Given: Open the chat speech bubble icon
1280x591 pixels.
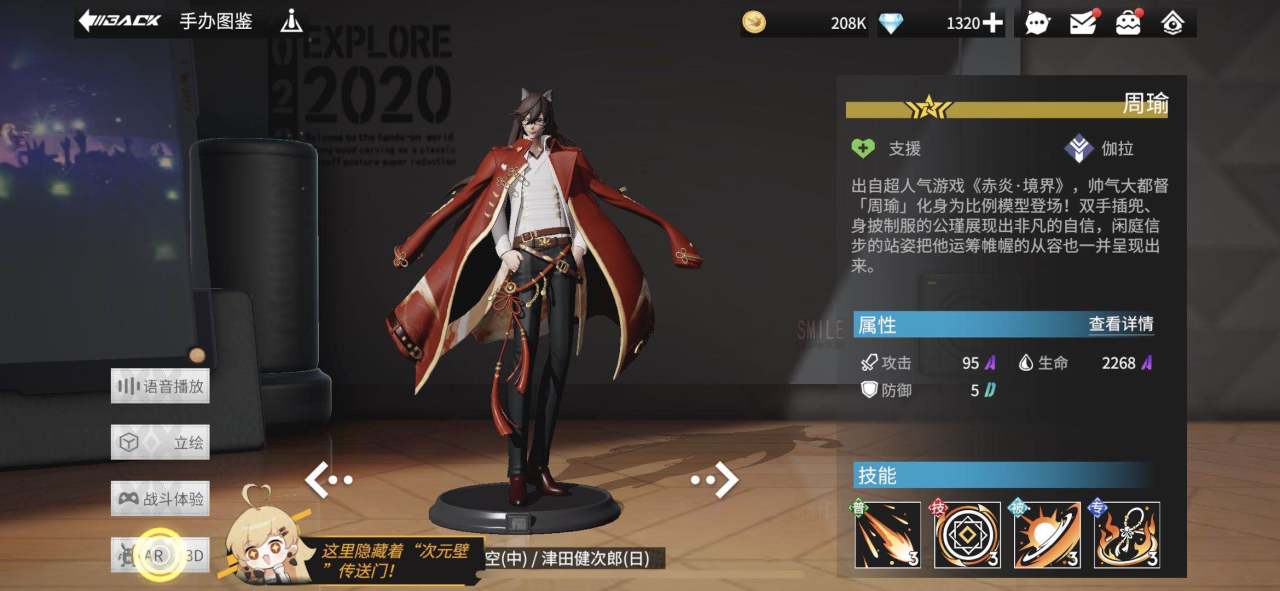Looking at the screenshot, I should pyautogui.click(x=1038, y=23).
